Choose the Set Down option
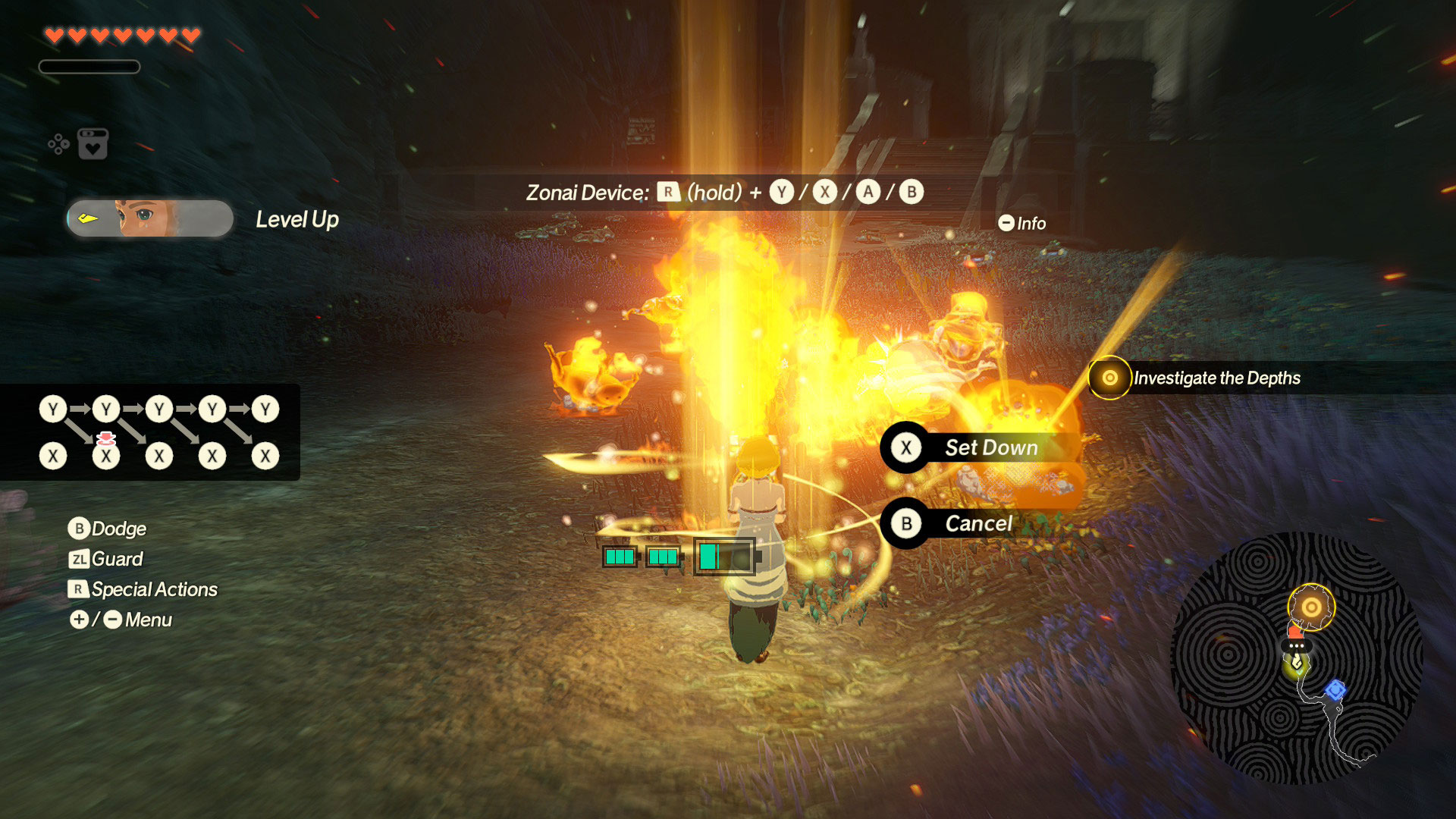The width and height of the screenshot is (1456, 819). (x=978, y=447)
